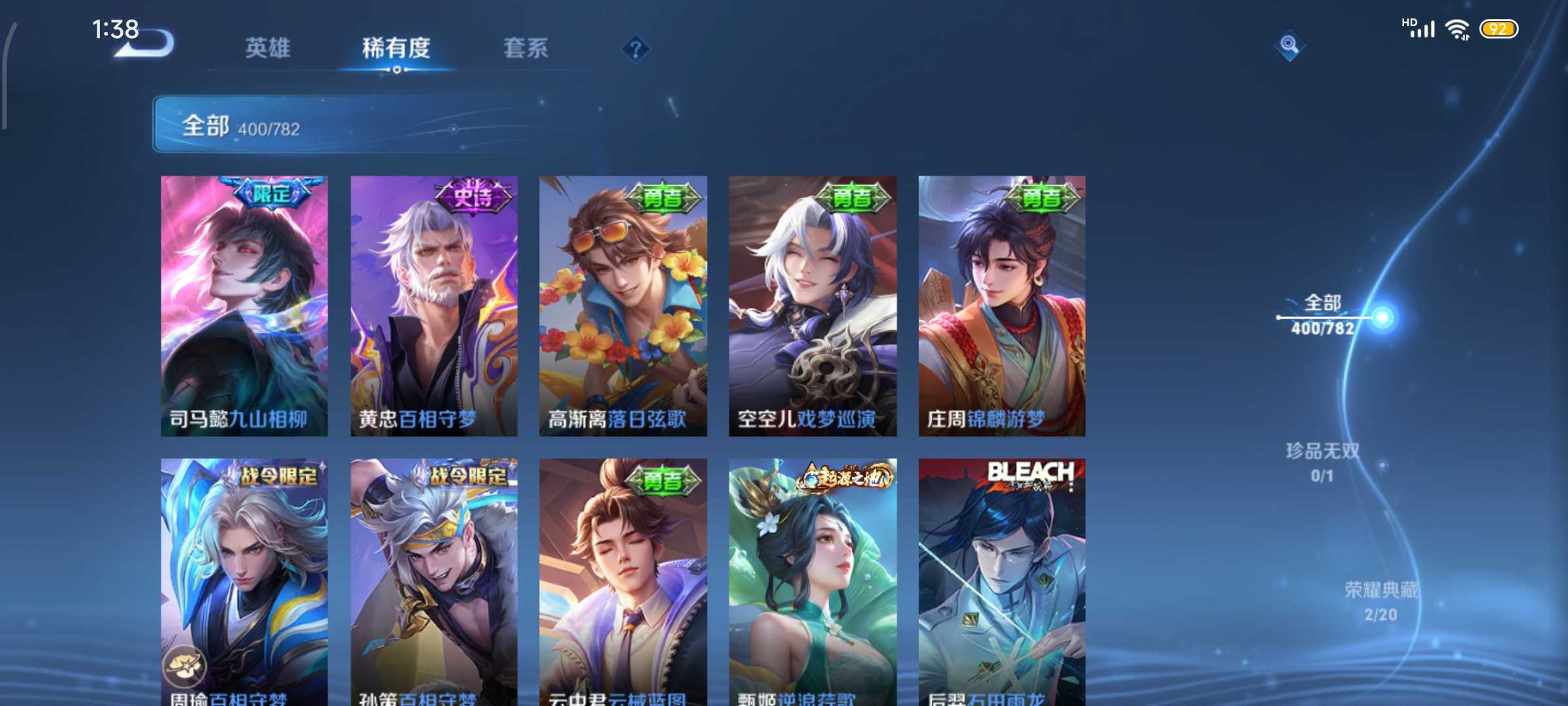Switch to the 英雄 tab

[267, 48]
